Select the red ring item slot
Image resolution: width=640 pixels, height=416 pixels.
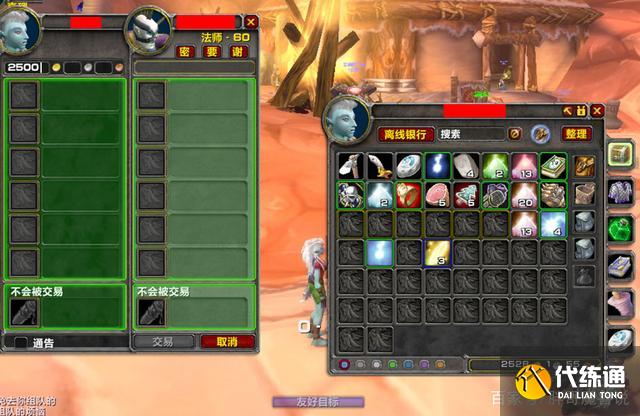(408, 194)
